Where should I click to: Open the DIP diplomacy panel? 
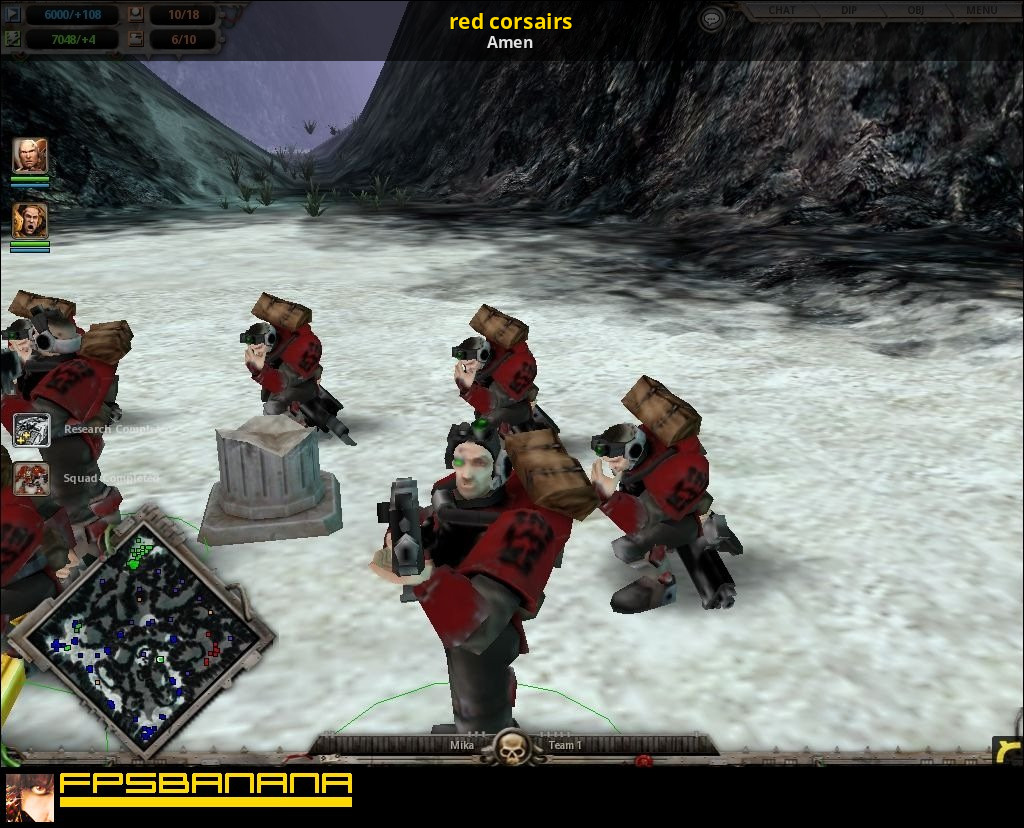click(849, 11)
